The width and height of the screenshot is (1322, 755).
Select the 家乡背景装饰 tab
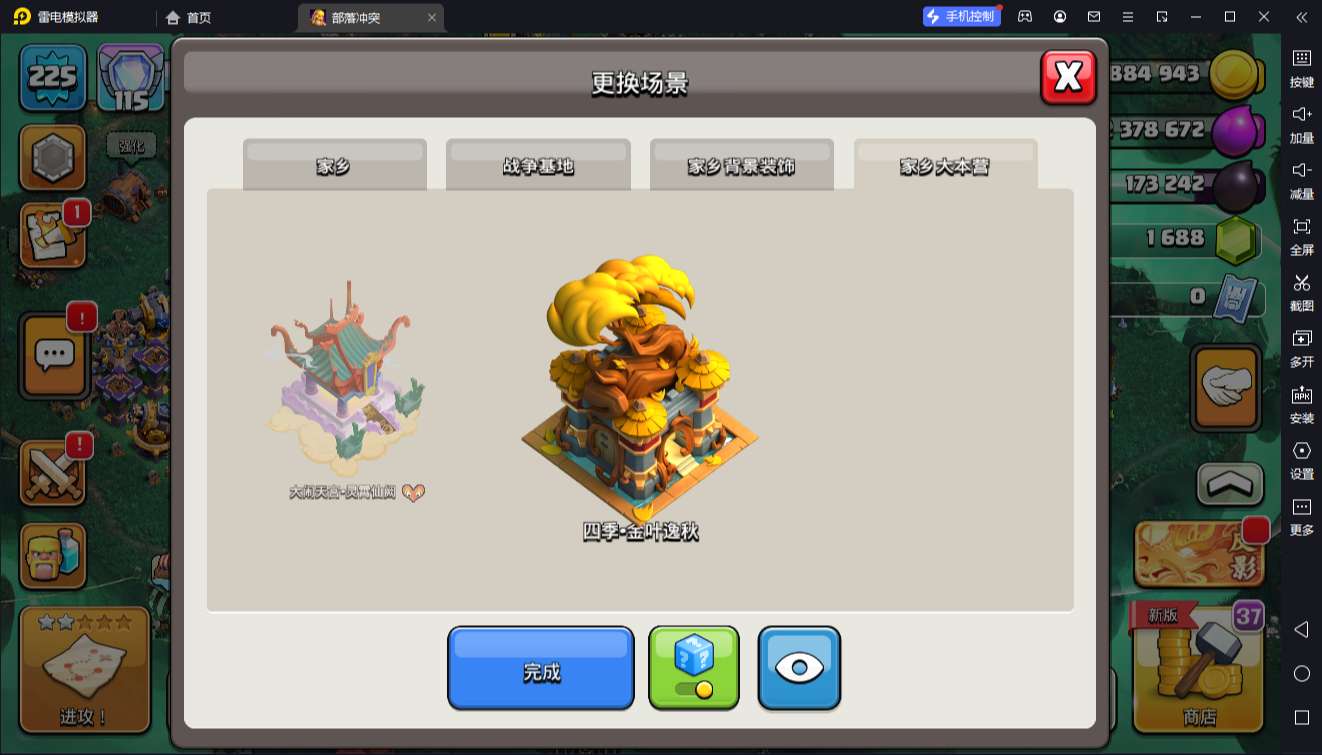click(x=741, y=165)
